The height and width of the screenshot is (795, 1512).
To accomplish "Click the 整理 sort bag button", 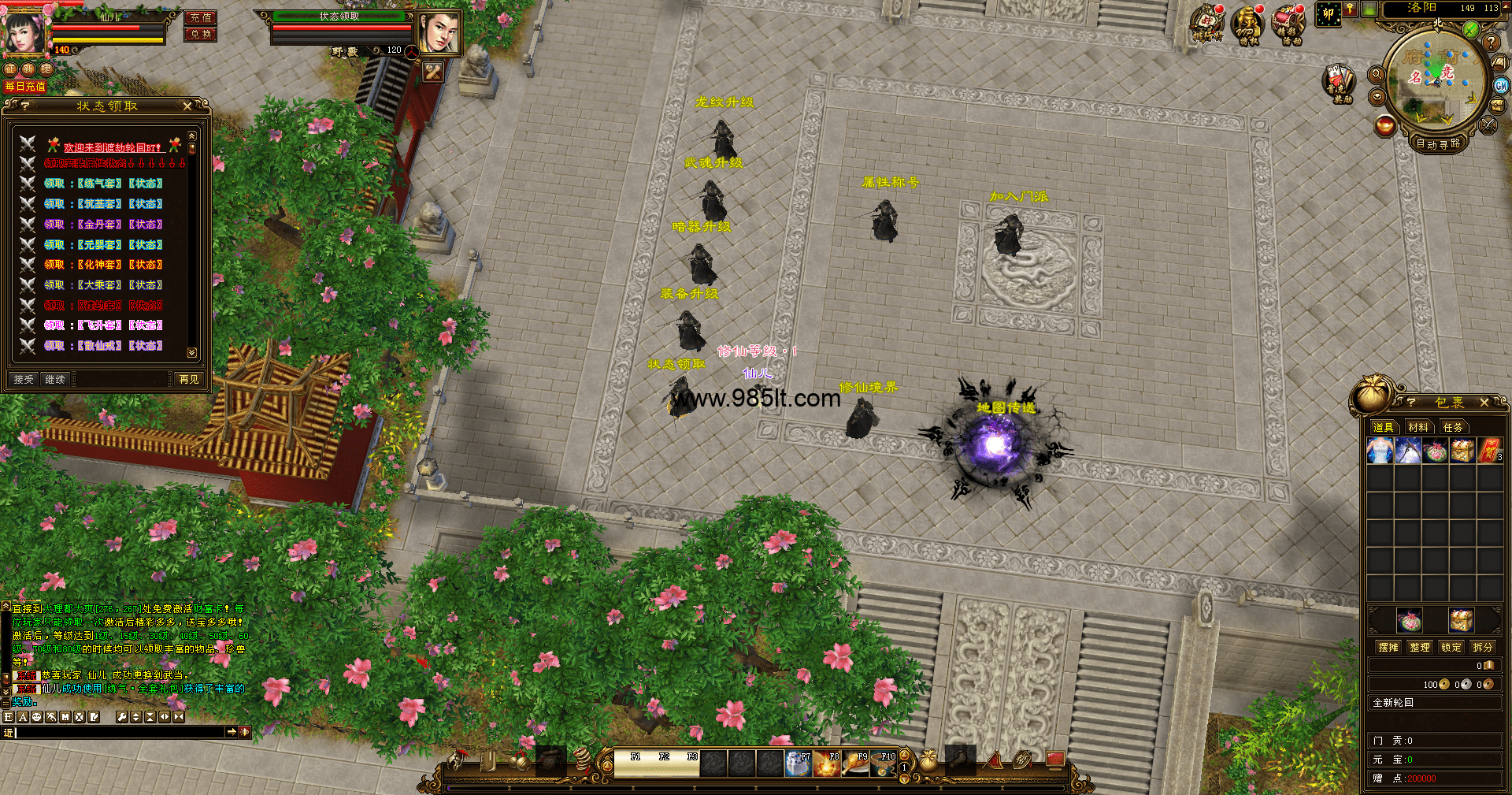I will [x=1420, y=648].
